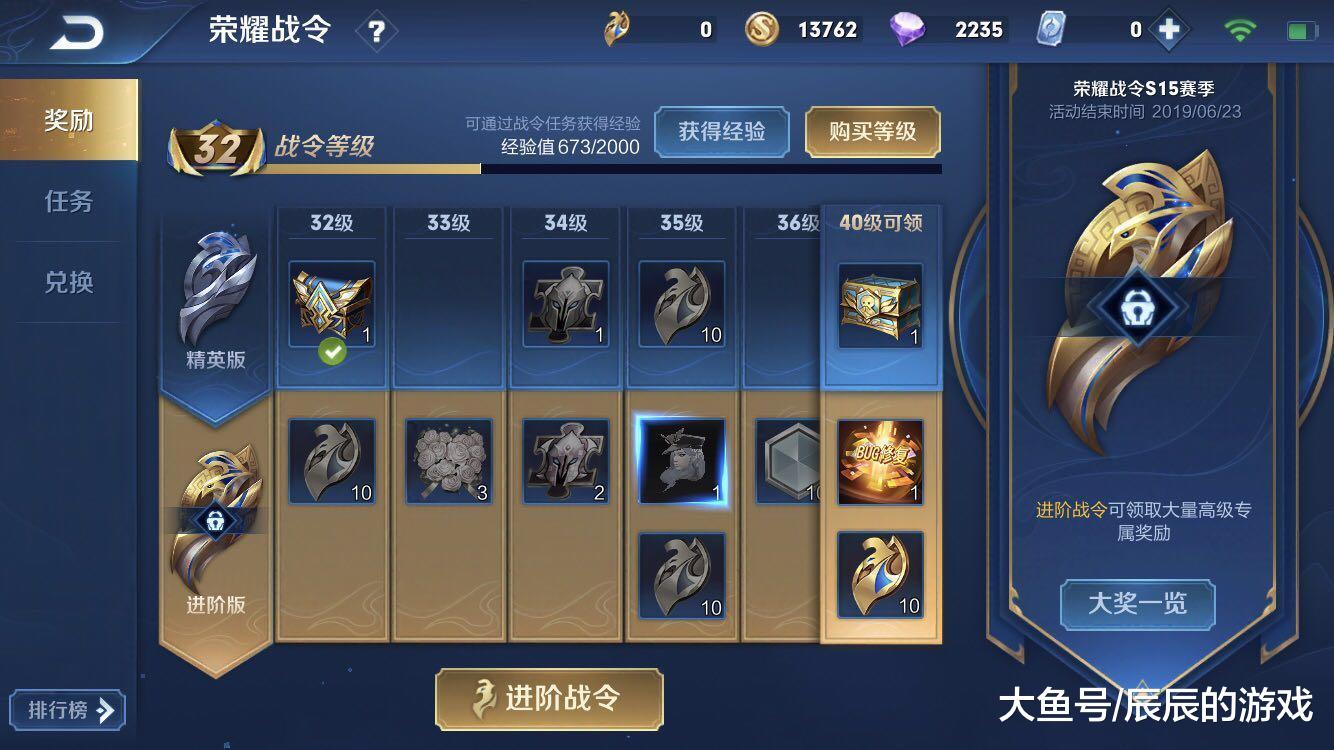Open the 兑换 tab
Image resolution: width=1334 pixels, height=750 pixels.
point(70,282)
